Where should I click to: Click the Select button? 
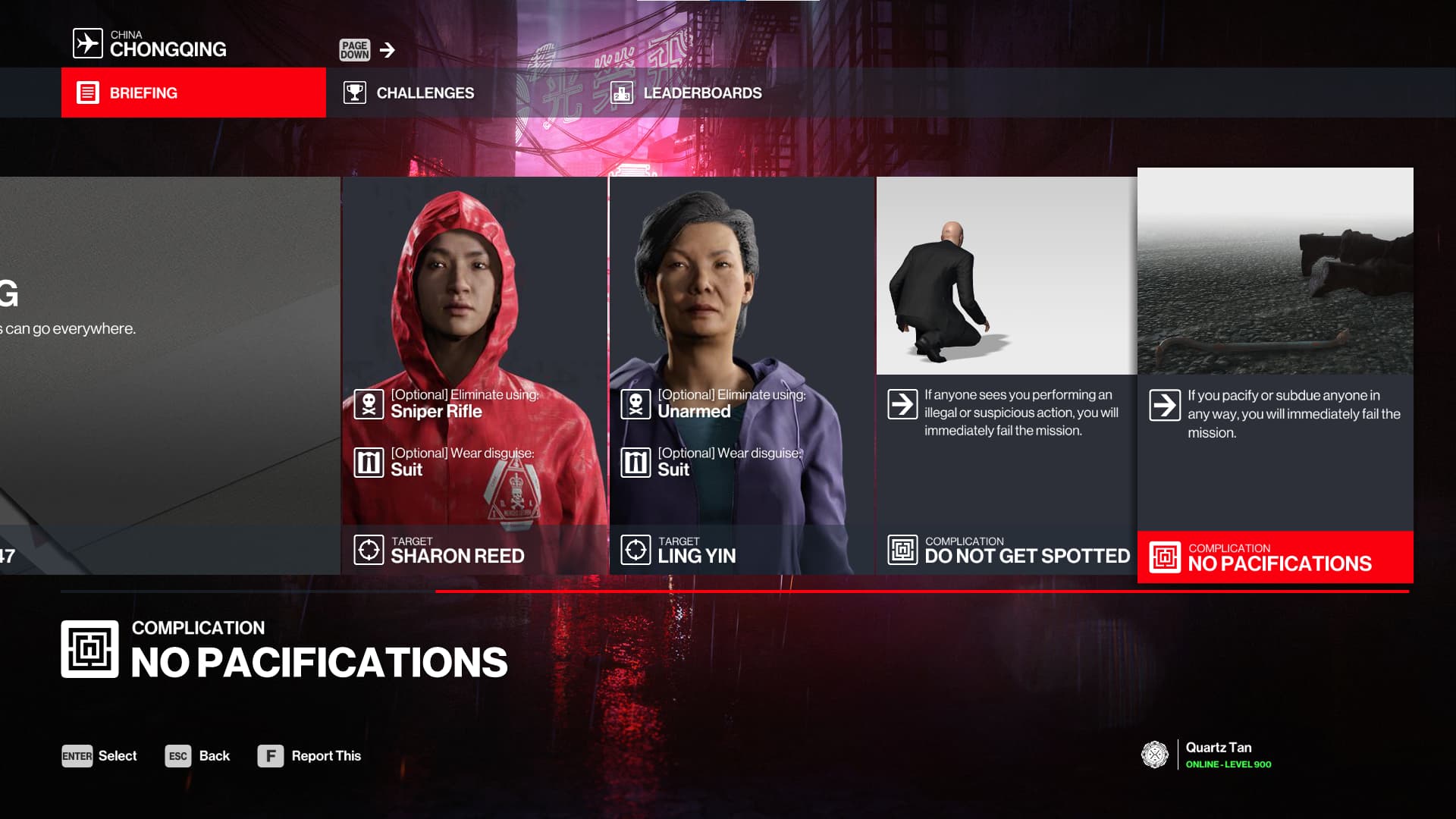tap(99, 756)
